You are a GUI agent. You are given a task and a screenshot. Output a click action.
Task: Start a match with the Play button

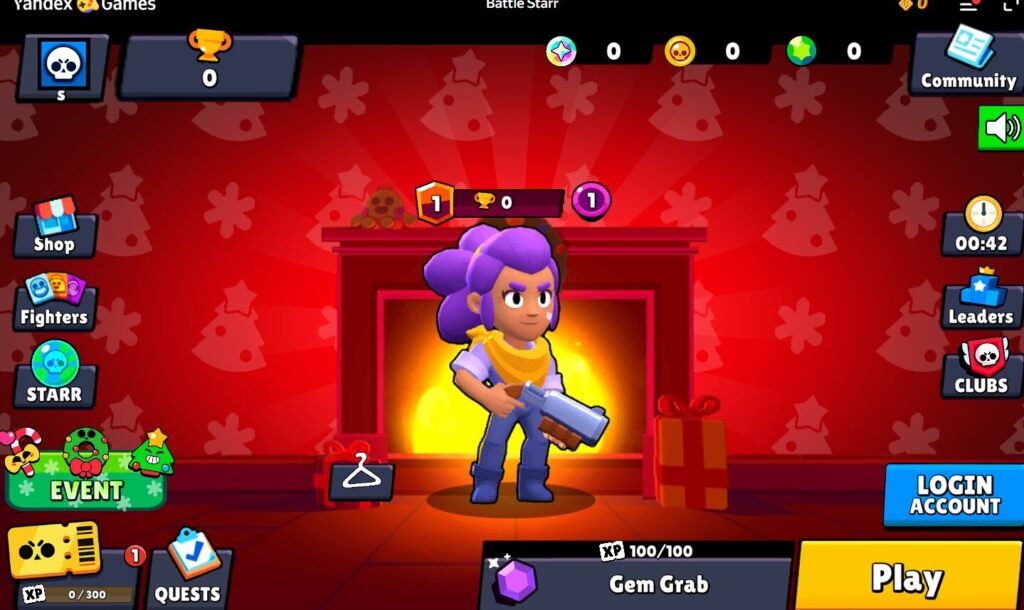tap(907, 577)
